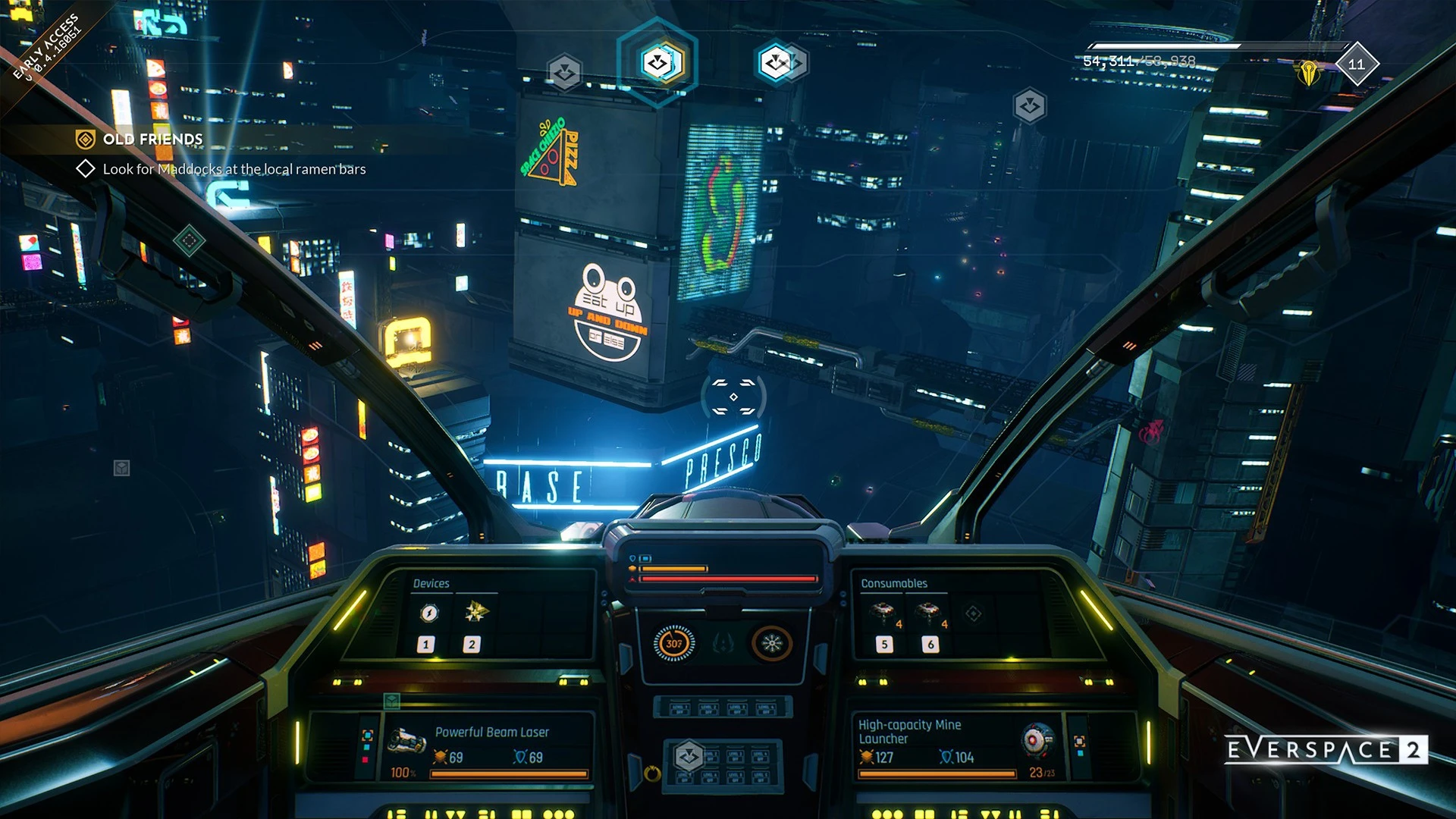Use the consumable in slot 5
The image size is (1456, 819).
pyautogui.click(x=882, y=613)
